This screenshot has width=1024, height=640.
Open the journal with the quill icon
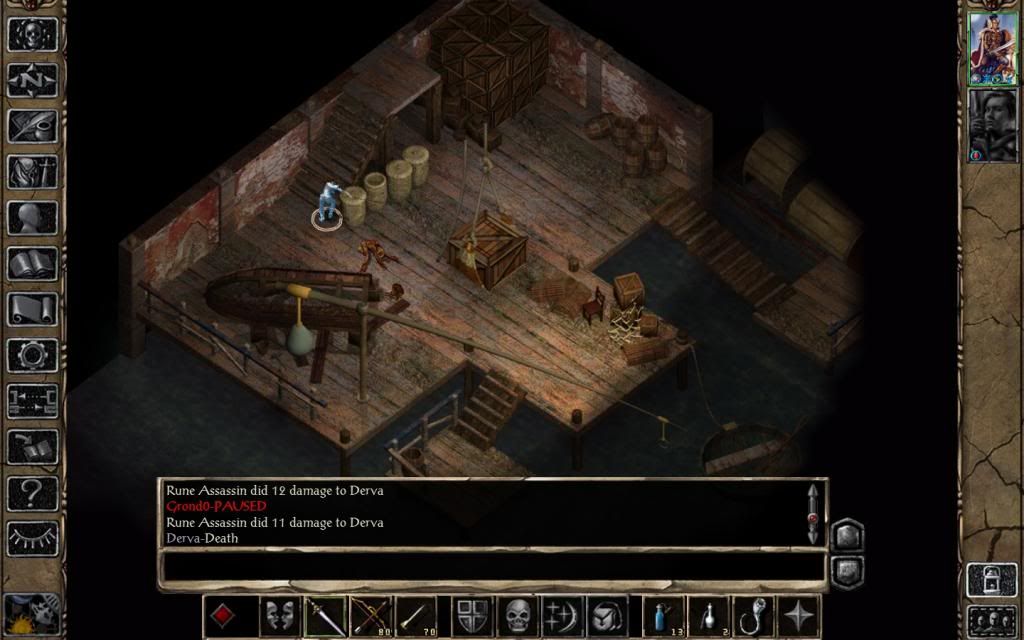(x=32, y=125)
